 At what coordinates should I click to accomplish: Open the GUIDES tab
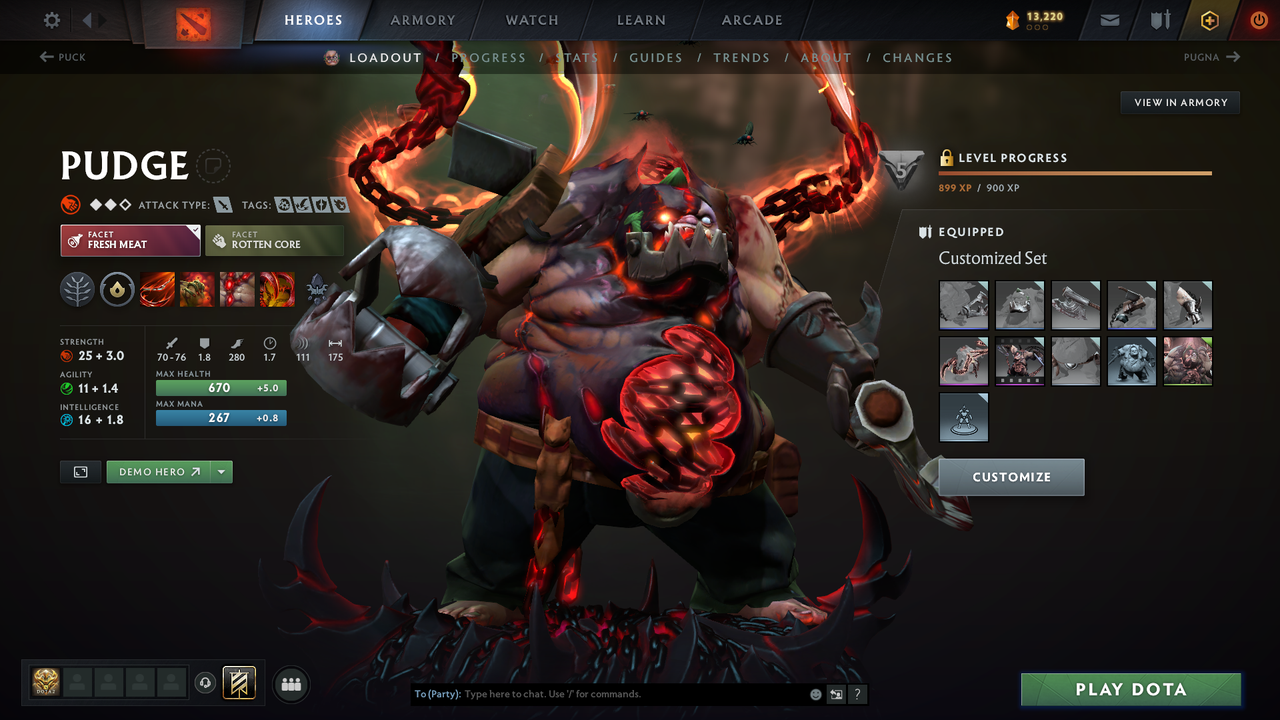click(x=656, y=57)
